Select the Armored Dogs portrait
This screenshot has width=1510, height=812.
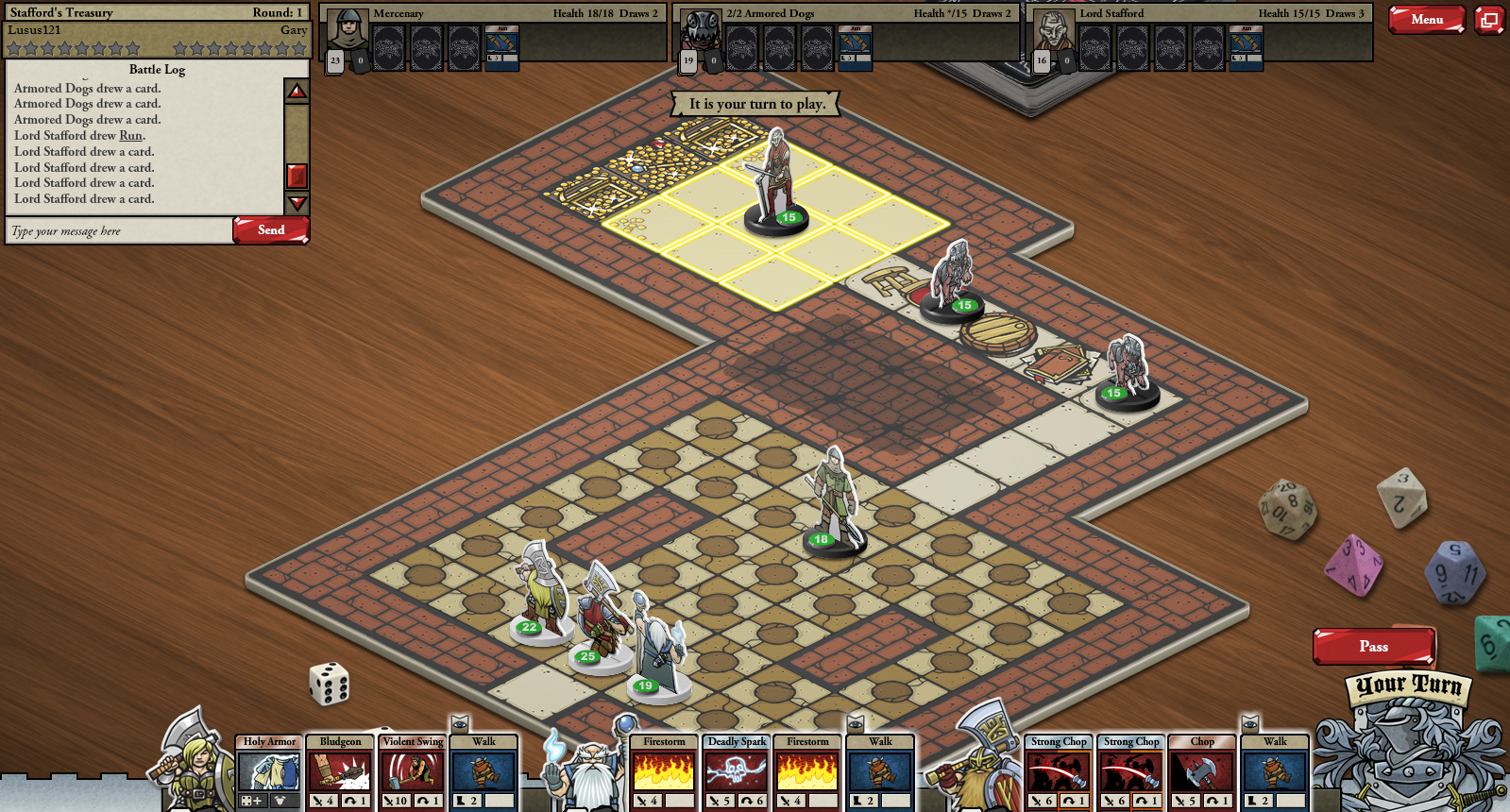[701, 32]
